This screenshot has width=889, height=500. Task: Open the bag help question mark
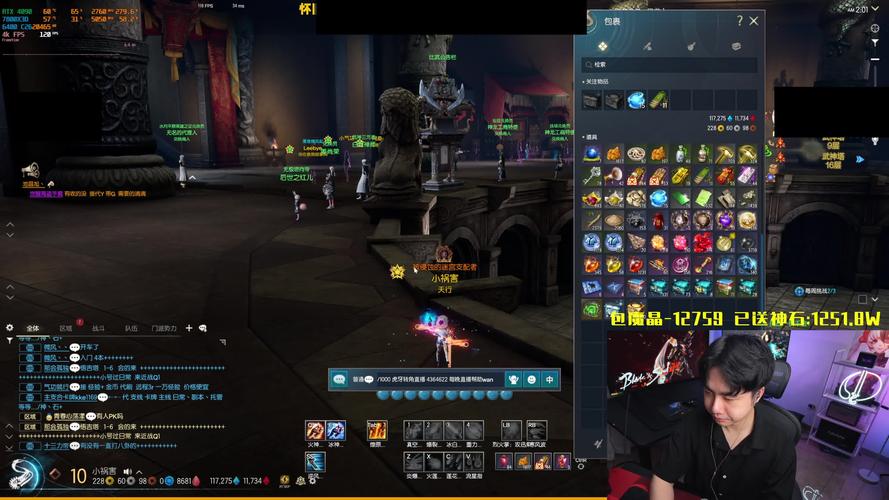[x=739, y=20]
